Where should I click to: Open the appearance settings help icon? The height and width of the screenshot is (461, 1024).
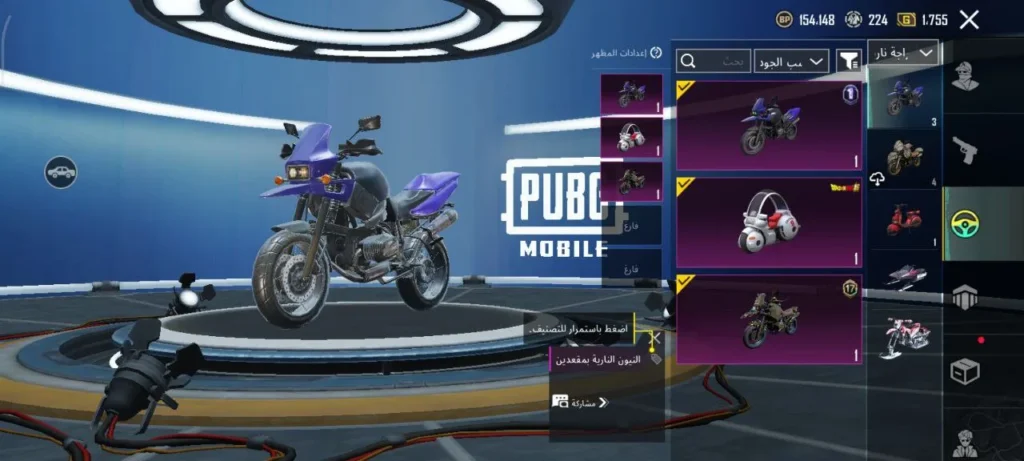pos(656,53)
